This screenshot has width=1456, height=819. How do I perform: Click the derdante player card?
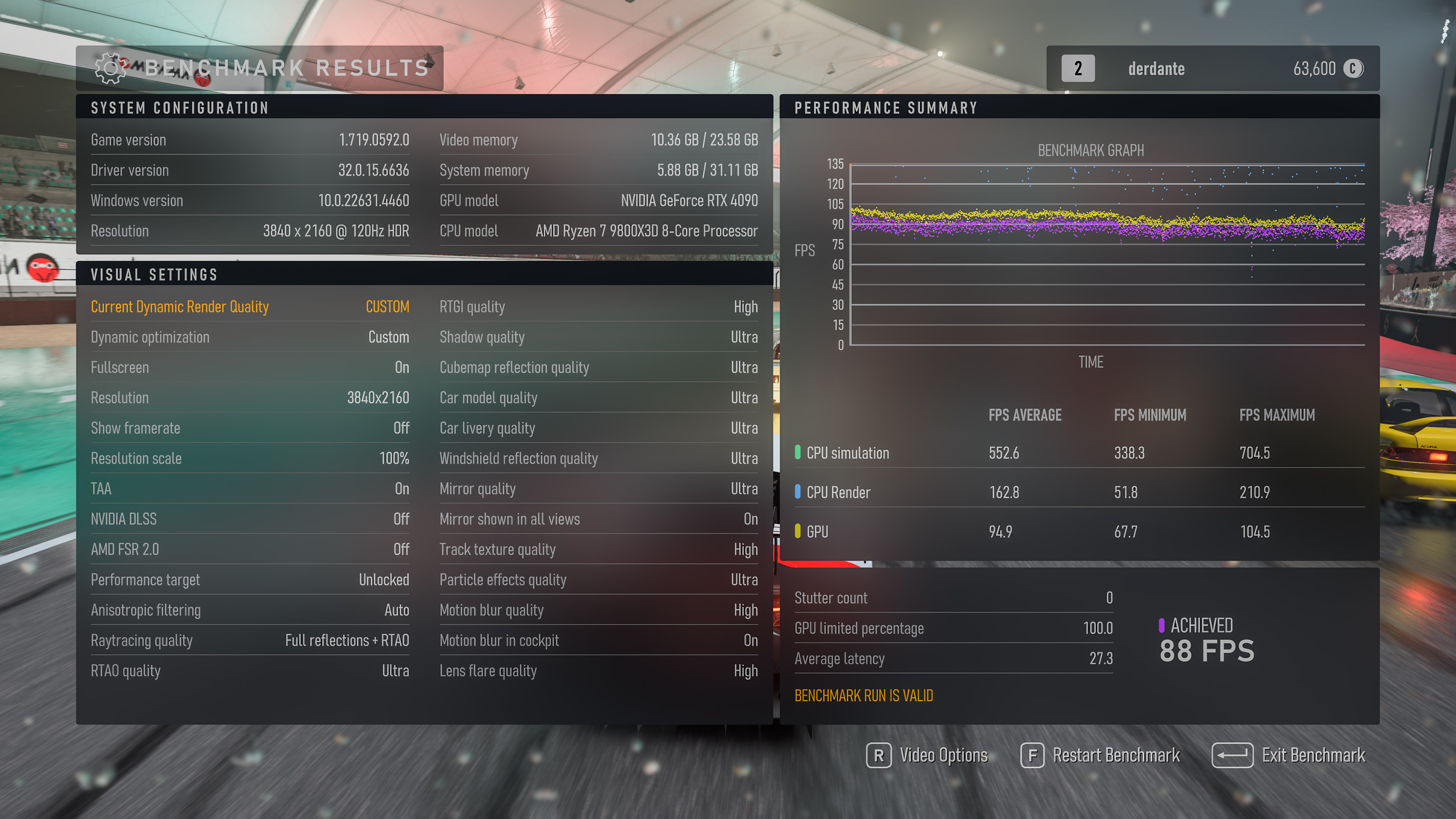(1213, 68)
